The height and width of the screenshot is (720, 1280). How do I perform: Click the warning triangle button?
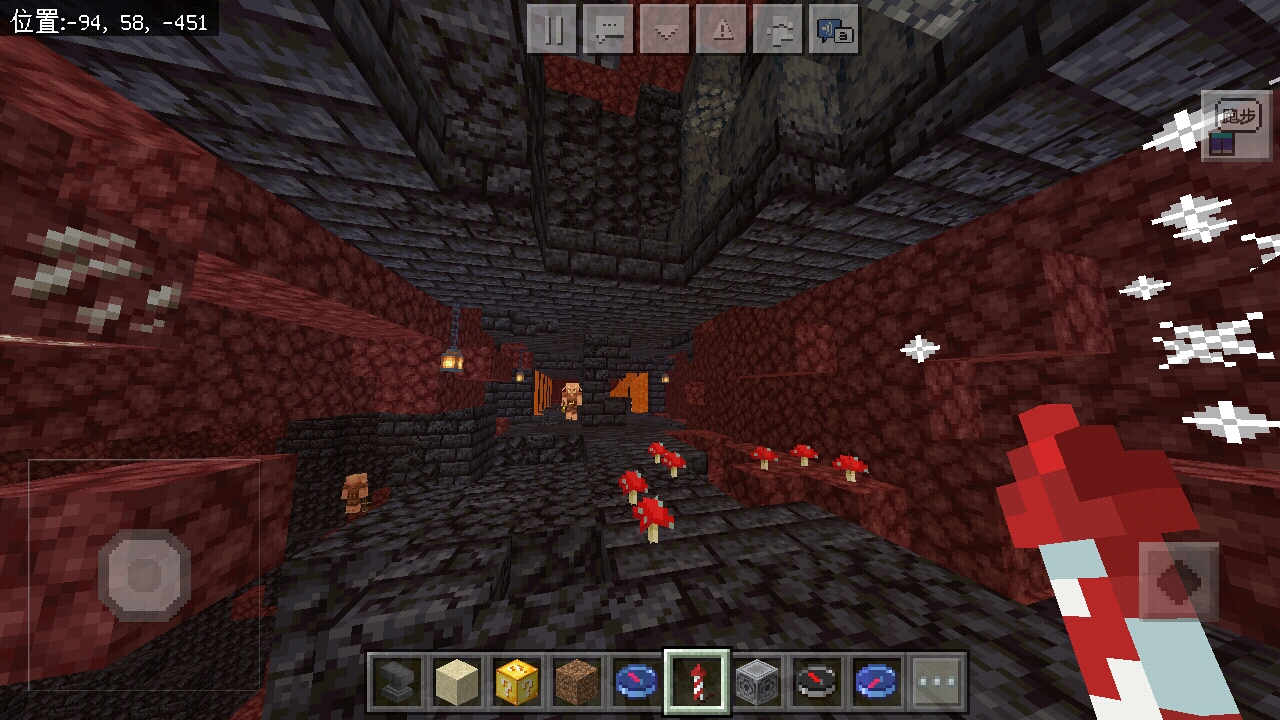point(721,30)
